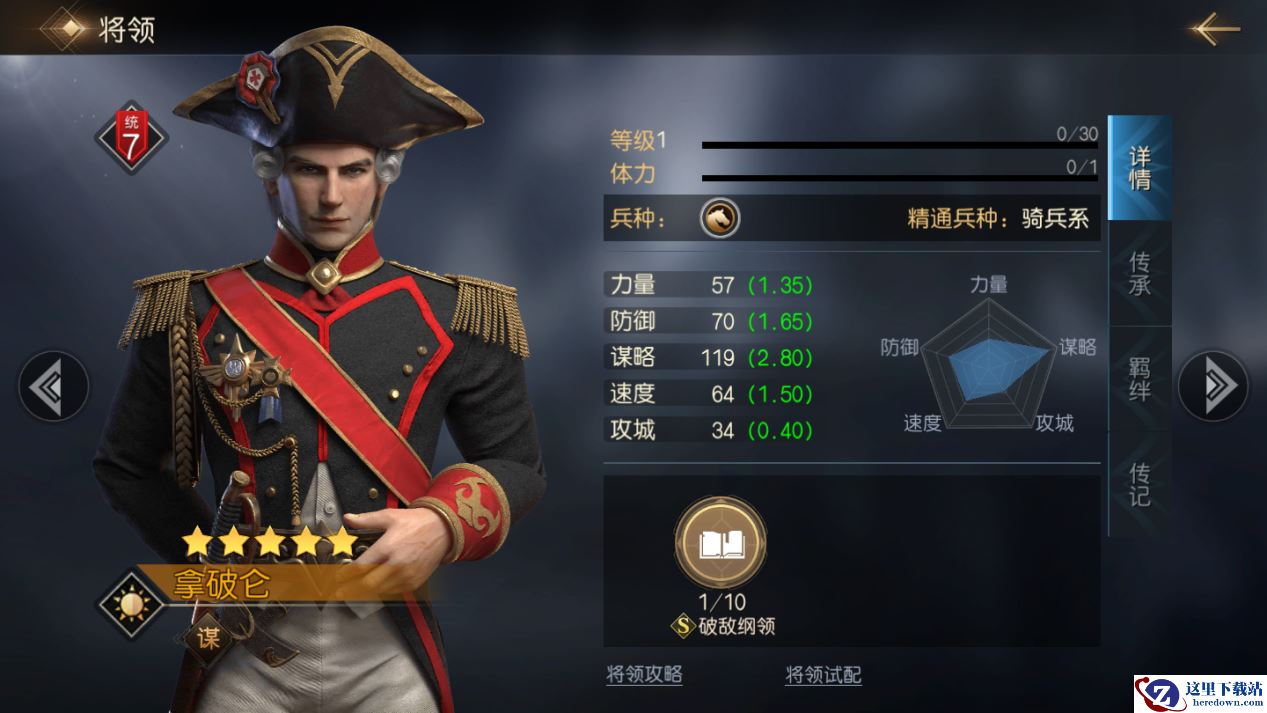Image resolution: width=1267 pixels, height=713 pixels.
Task: Open the 传承 inheritance tab
Action: (1139, 273)
